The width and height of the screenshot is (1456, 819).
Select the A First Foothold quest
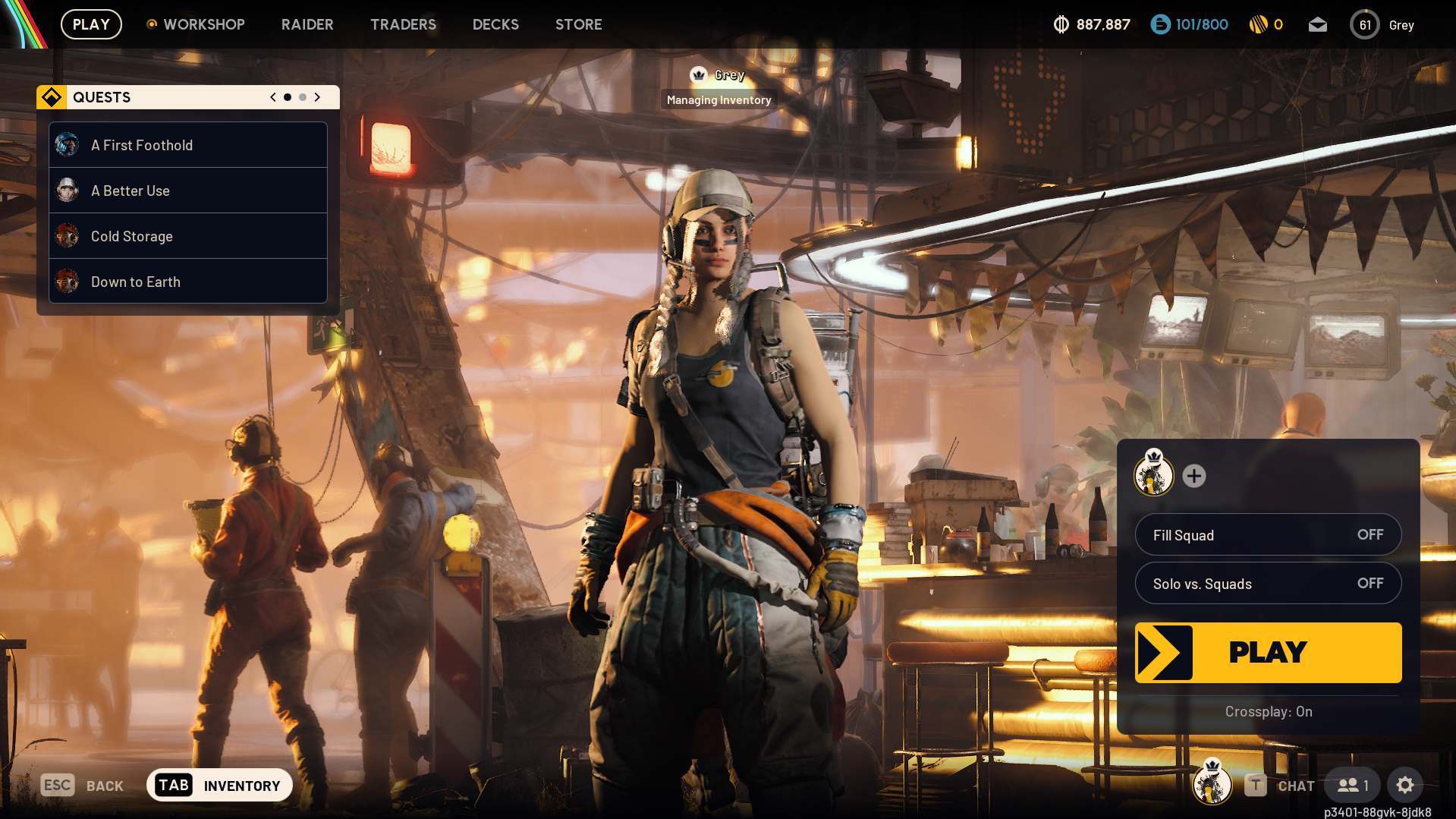tap(188, 145)
